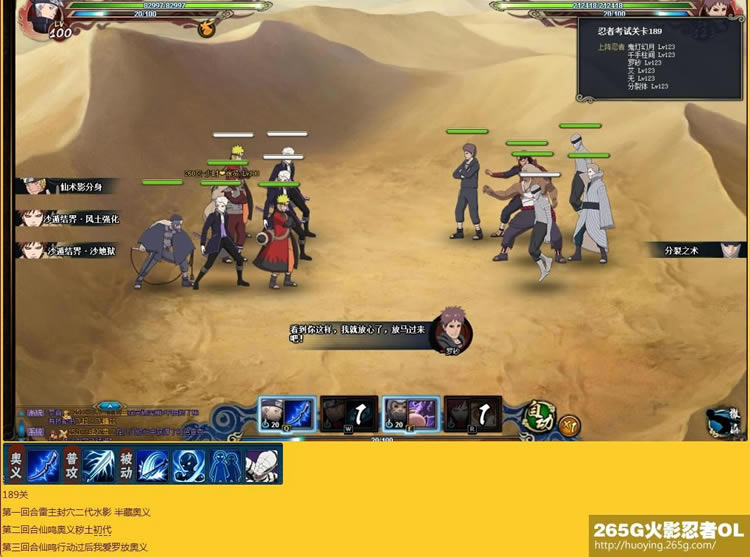Click the small orange round button beside 自动
Screen dimensions: 750x557
(x=569, y=424)
